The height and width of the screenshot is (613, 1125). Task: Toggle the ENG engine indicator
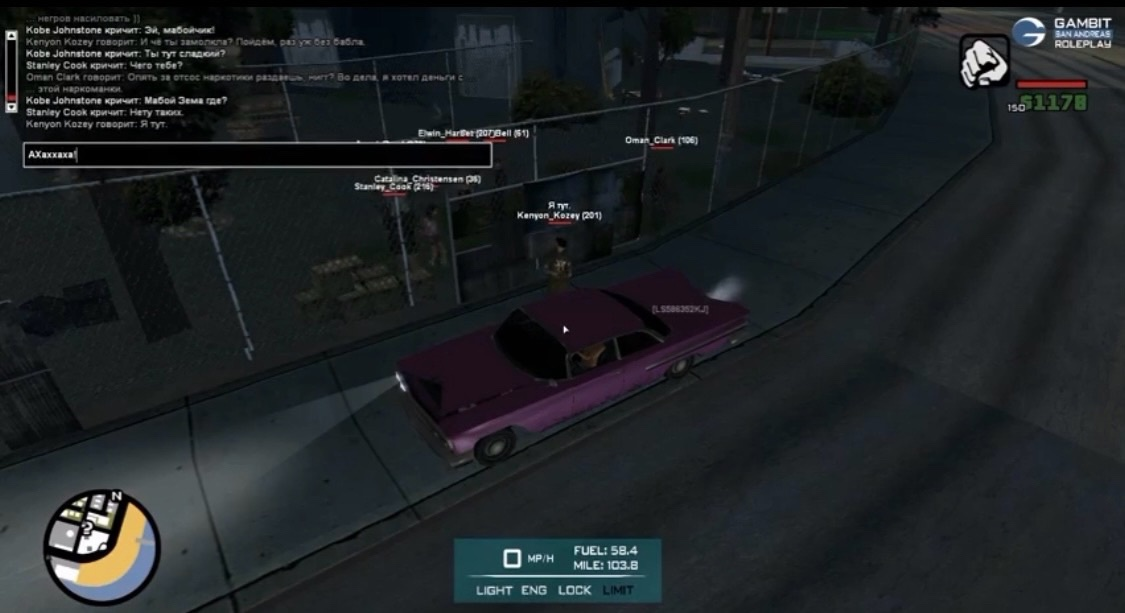click(534, 590)
